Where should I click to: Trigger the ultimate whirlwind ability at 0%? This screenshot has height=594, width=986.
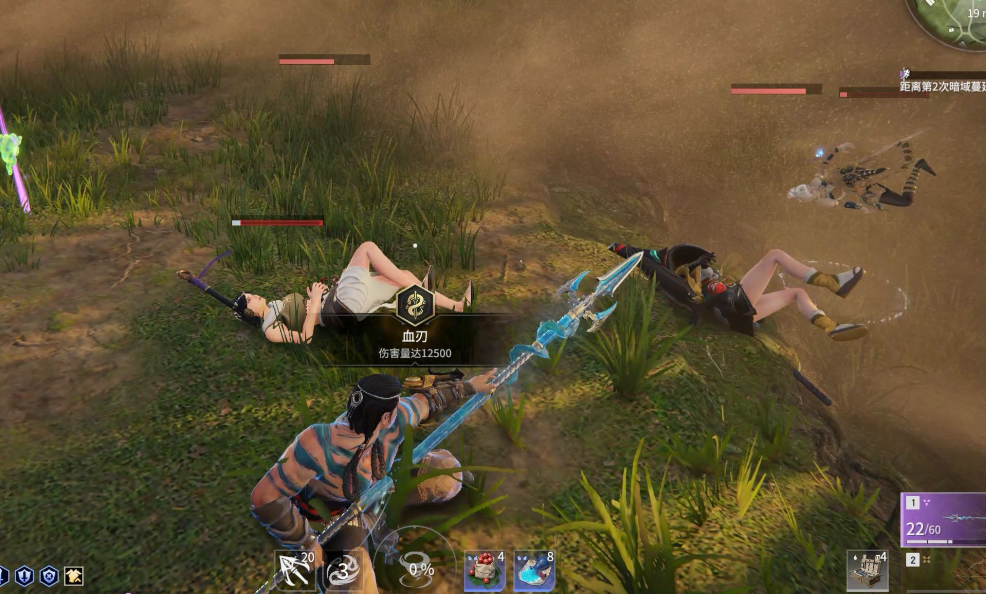414,569
